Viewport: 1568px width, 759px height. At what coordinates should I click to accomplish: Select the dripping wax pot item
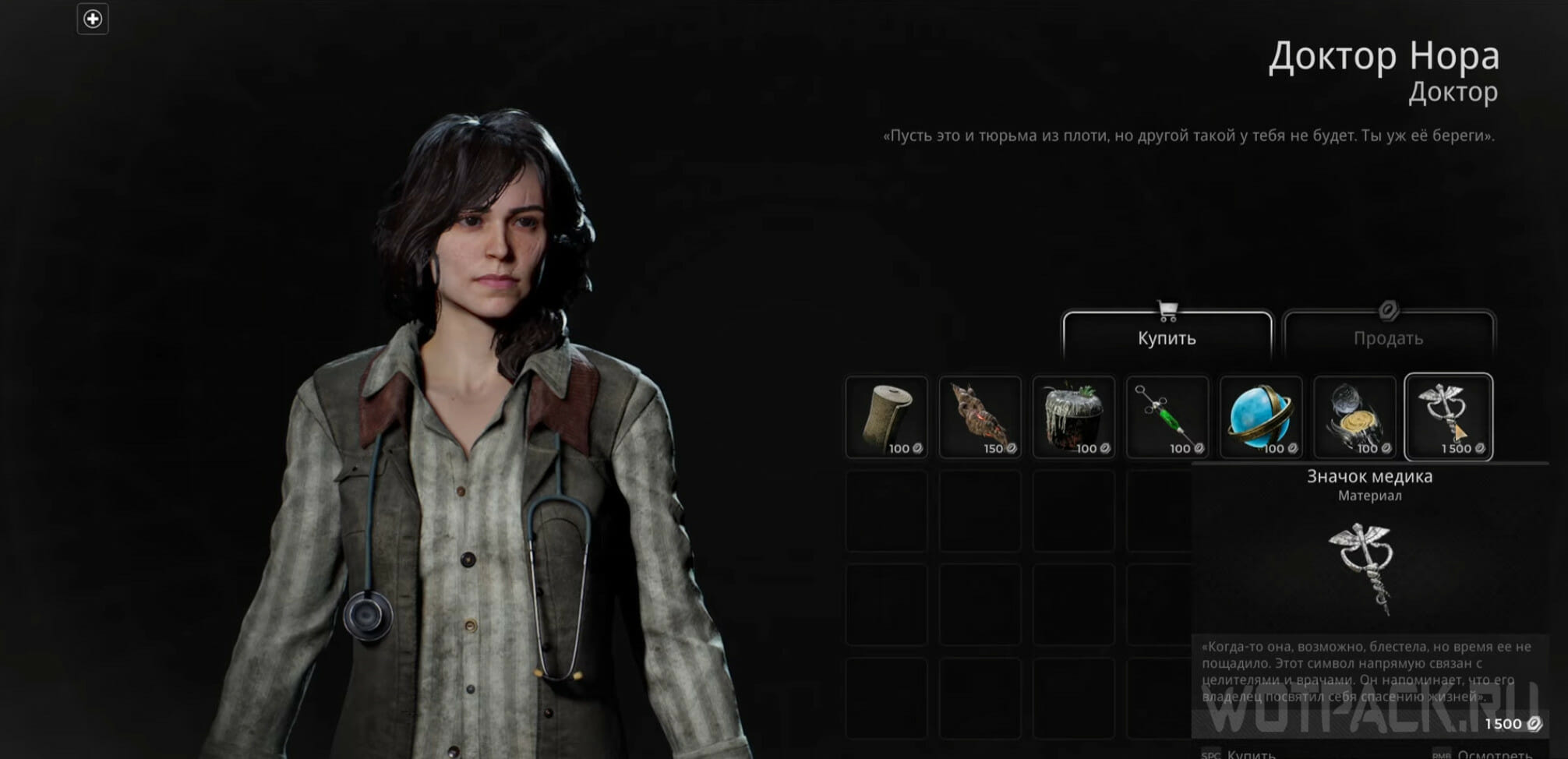tap(1074, 417)
